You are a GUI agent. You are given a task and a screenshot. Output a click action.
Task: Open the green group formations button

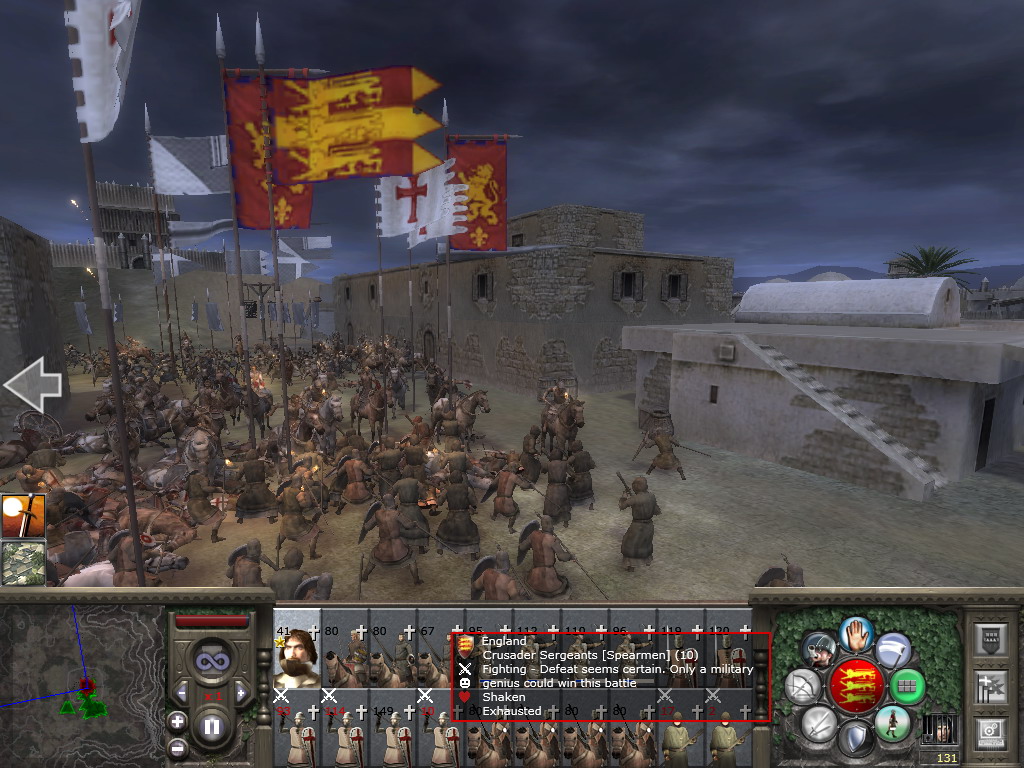[907, 687]
